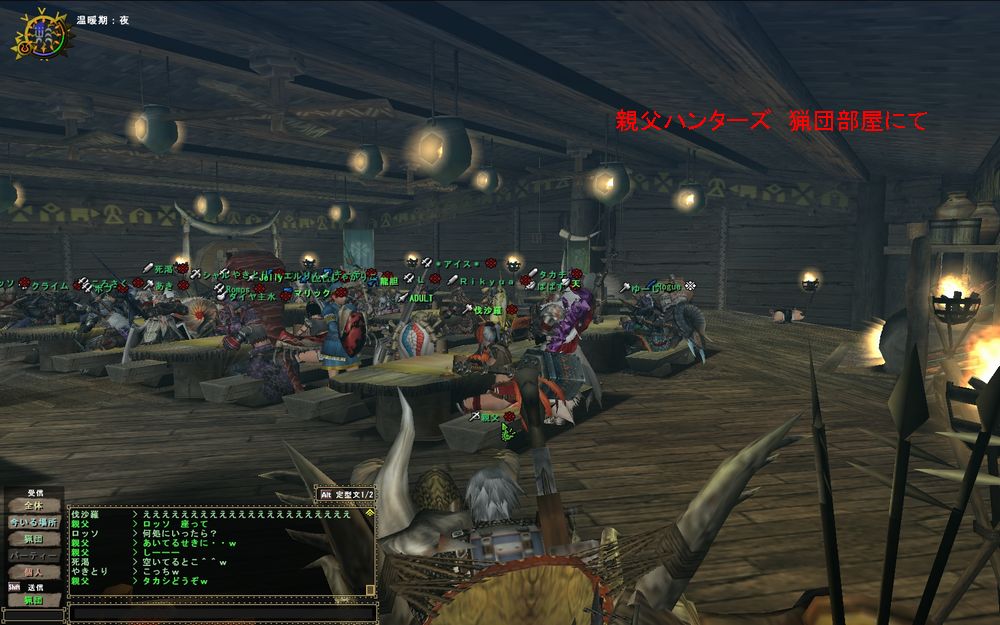Viewport: 1000px width, 625px height.
Task: Select the latest 親父 chat message
Action: point(170,580)
